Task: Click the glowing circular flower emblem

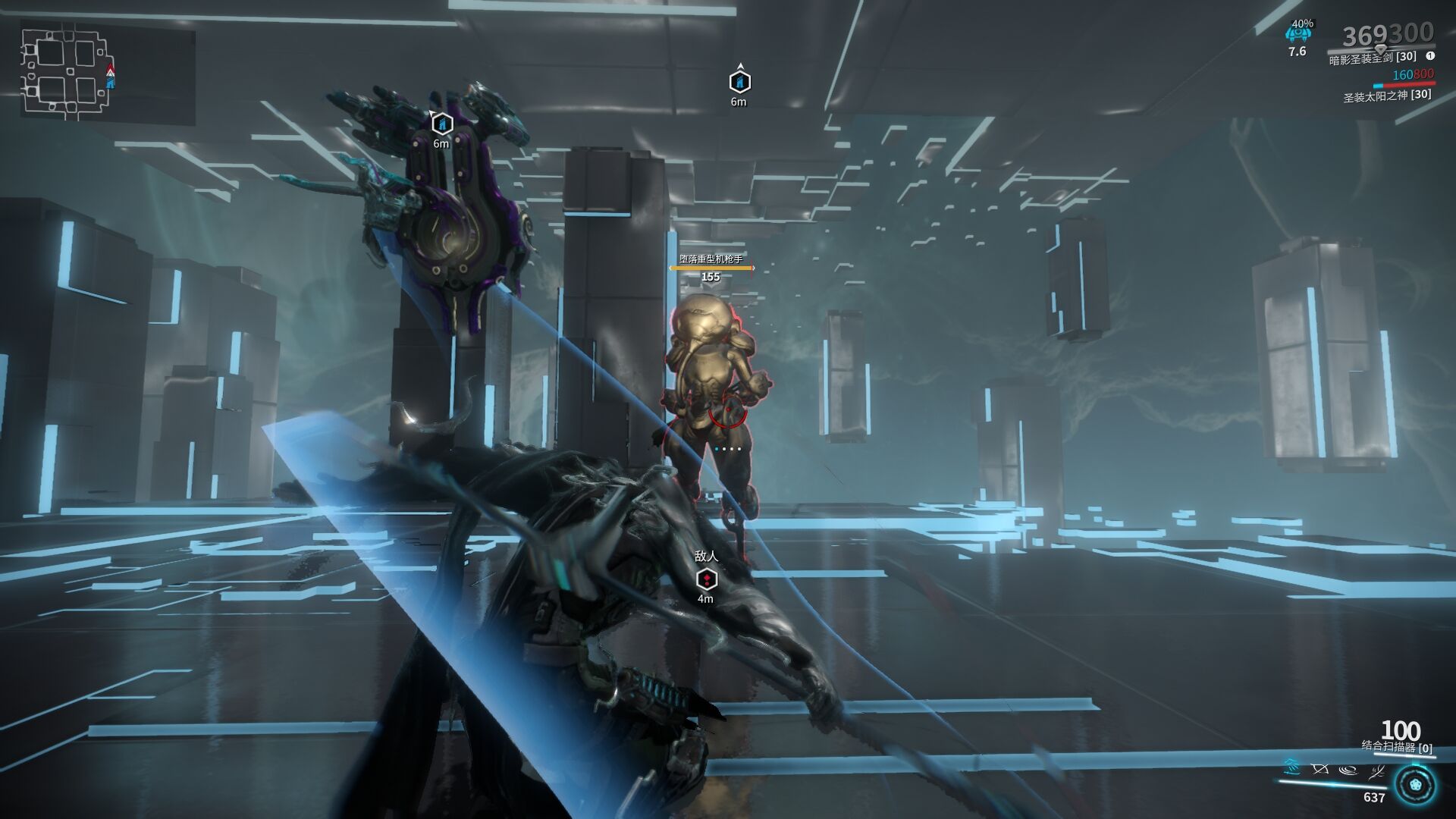Action: [x=1414, y=786]
